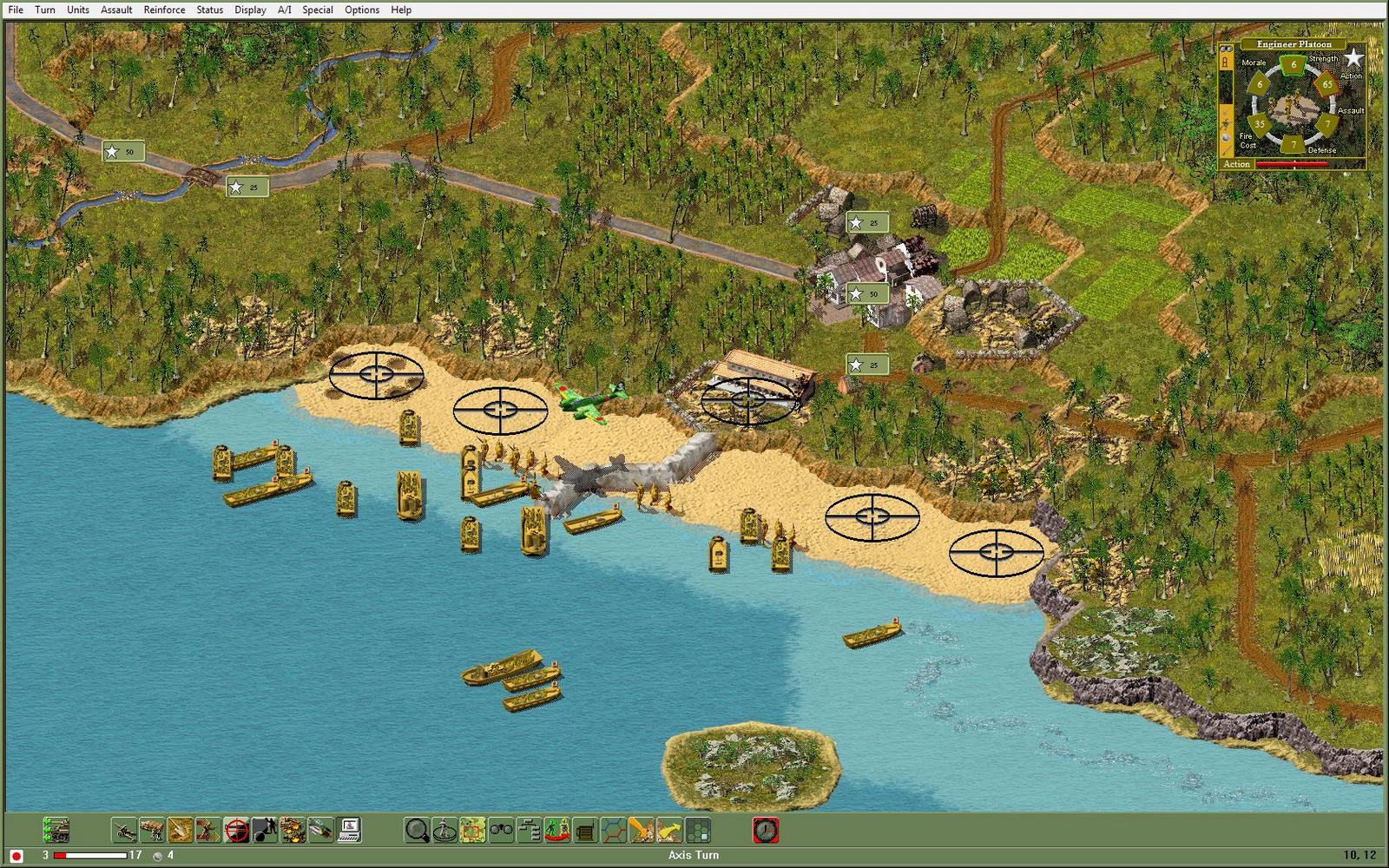Image resolution: width=1389 pixels, height=868 pixels.
Task: Open the Assault menu
Action: click(x=116, y=10)
